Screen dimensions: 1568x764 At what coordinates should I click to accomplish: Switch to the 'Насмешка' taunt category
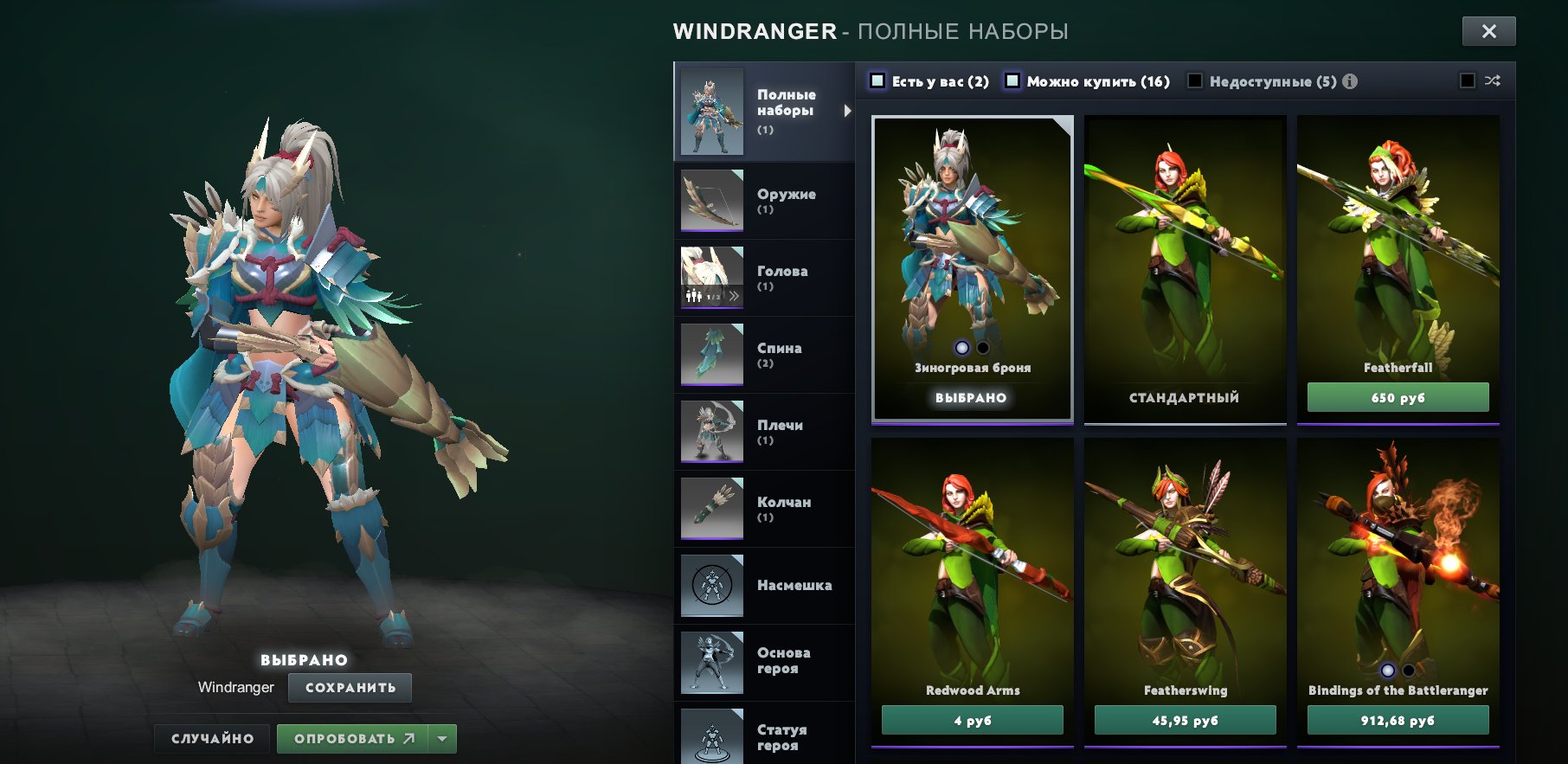(x=763, y=586)
